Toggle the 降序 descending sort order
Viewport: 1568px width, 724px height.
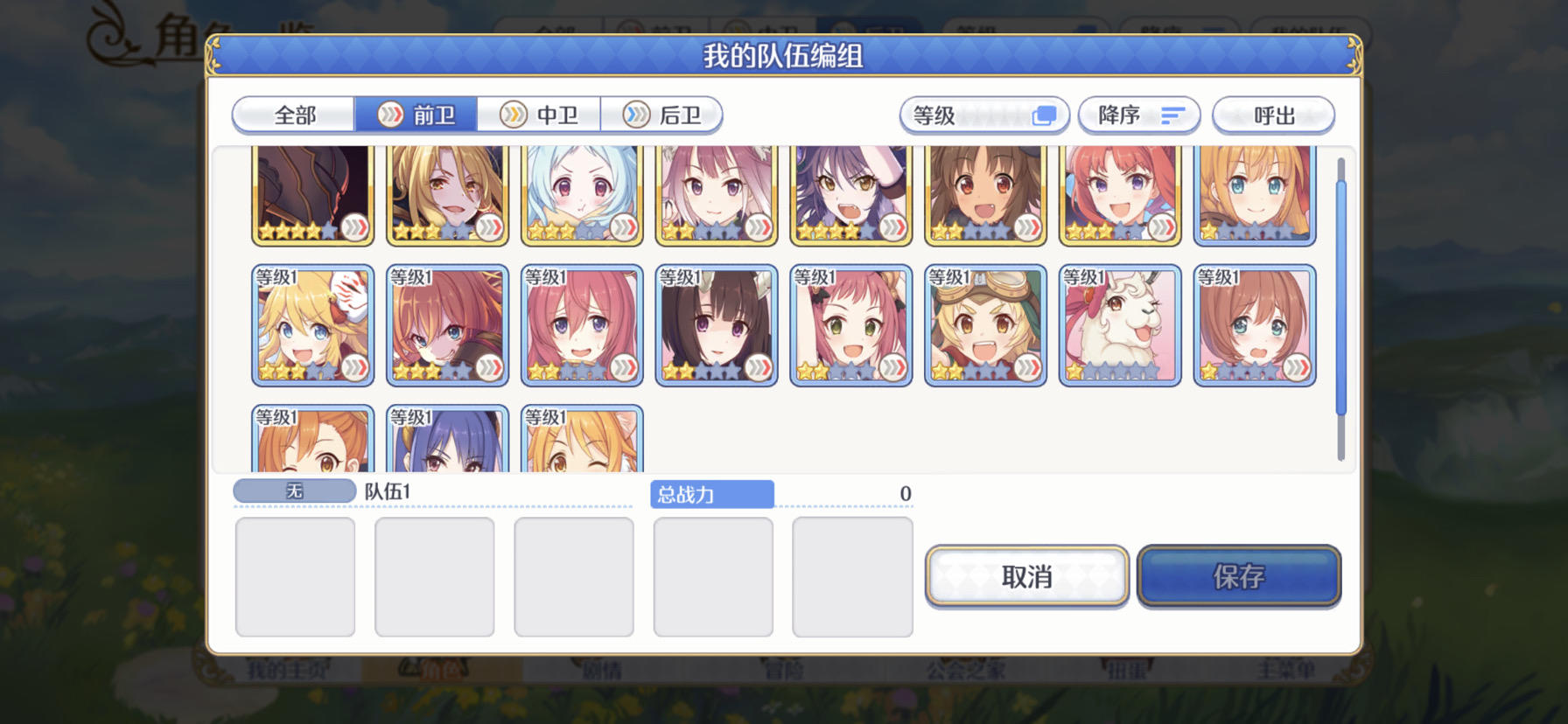click(x=1139, y=115)
